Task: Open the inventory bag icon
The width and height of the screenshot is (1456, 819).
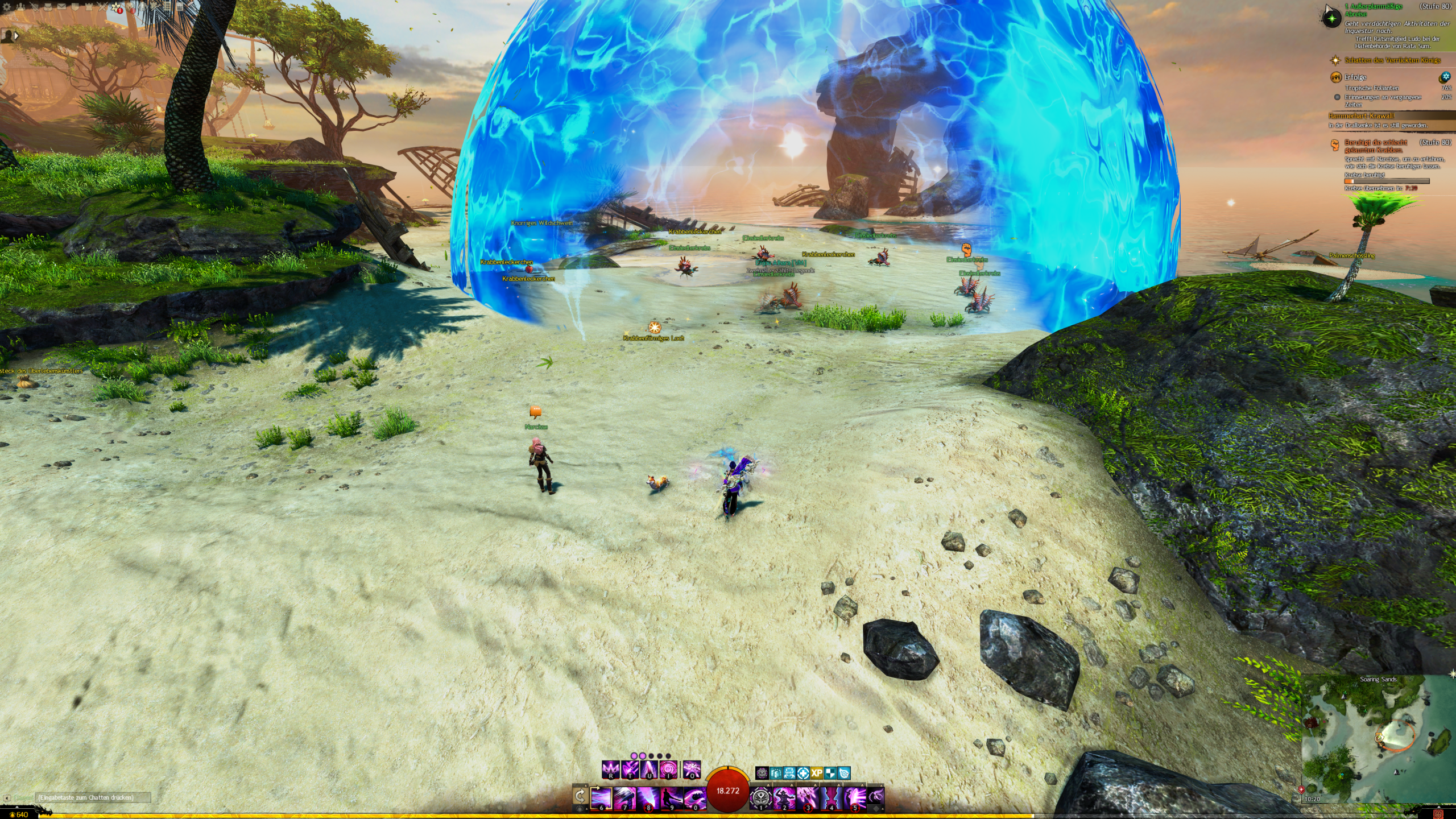Action: pos(48,7)
